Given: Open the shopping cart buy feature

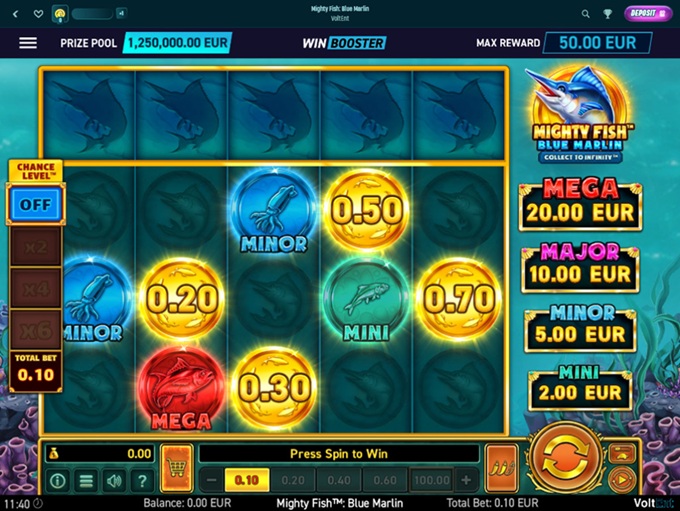Looking at the screenshot, I should [177, 467].
